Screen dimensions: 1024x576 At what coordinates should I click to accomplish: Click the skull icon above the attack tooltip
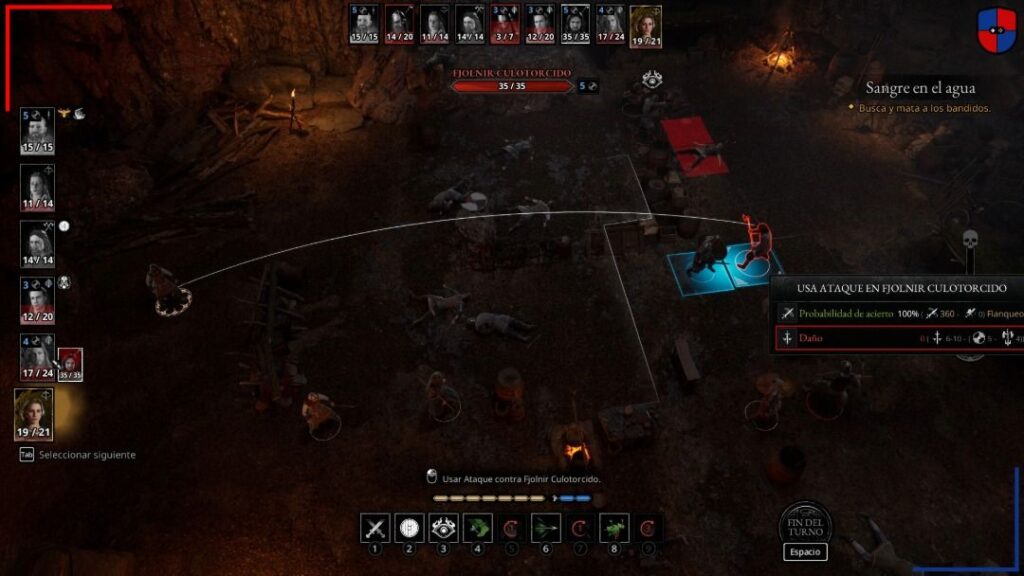click(968, 241)
